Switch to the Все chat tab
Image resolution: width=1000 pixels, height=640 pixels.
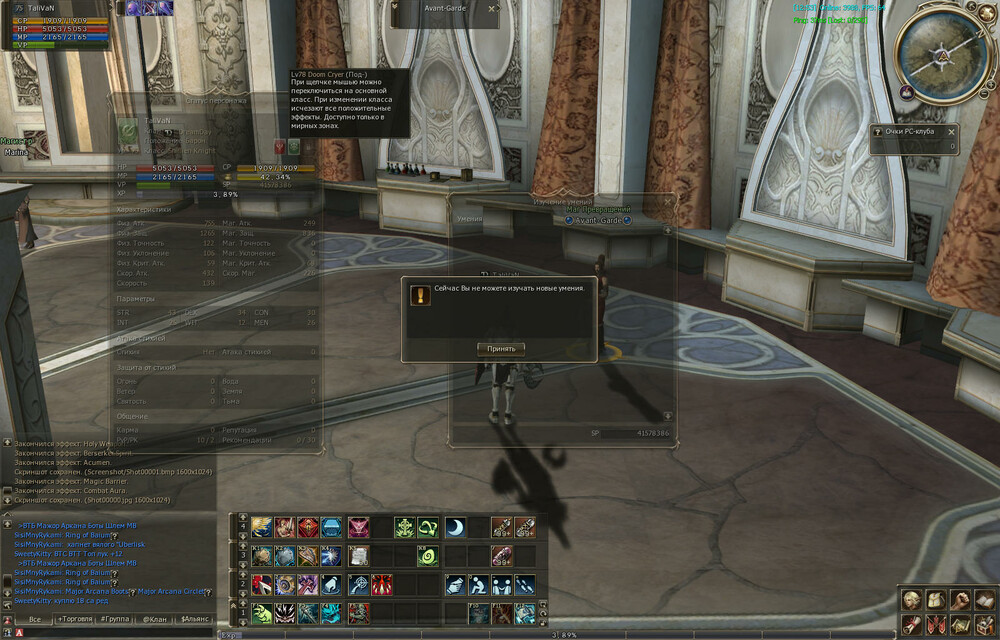coord(34,620)
